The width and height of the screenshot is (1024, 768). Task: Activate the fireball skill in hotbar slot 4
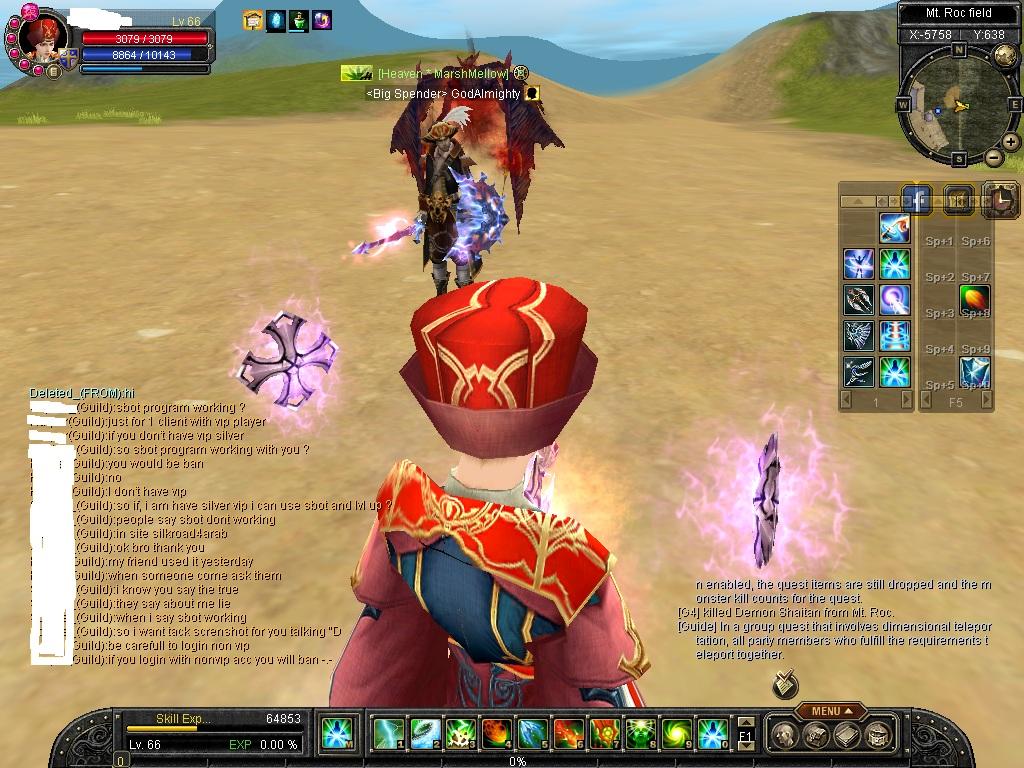(x=496, y=734)
